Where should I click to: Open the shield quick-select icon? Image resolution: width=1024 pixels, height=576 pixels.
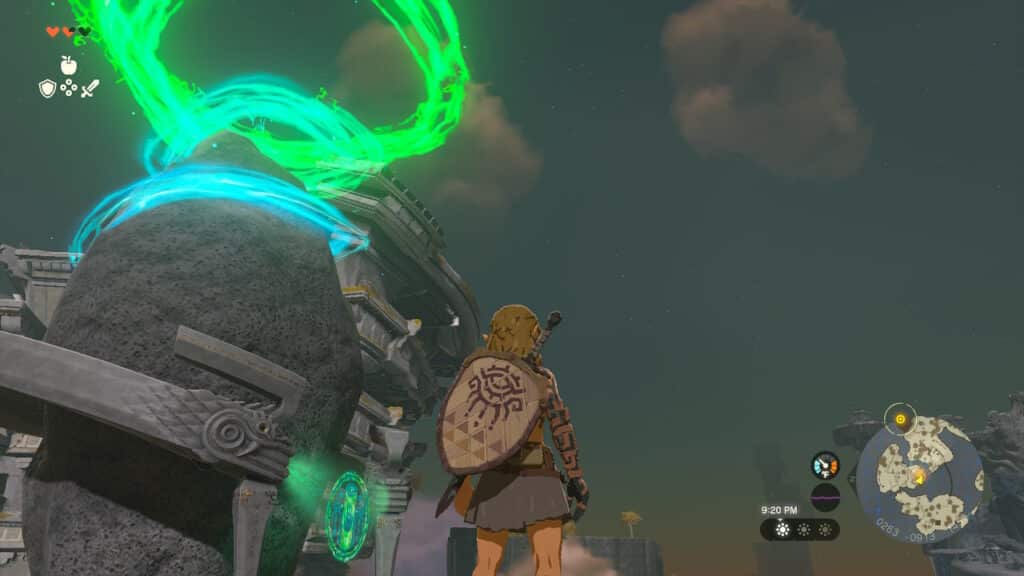(47, 89)
